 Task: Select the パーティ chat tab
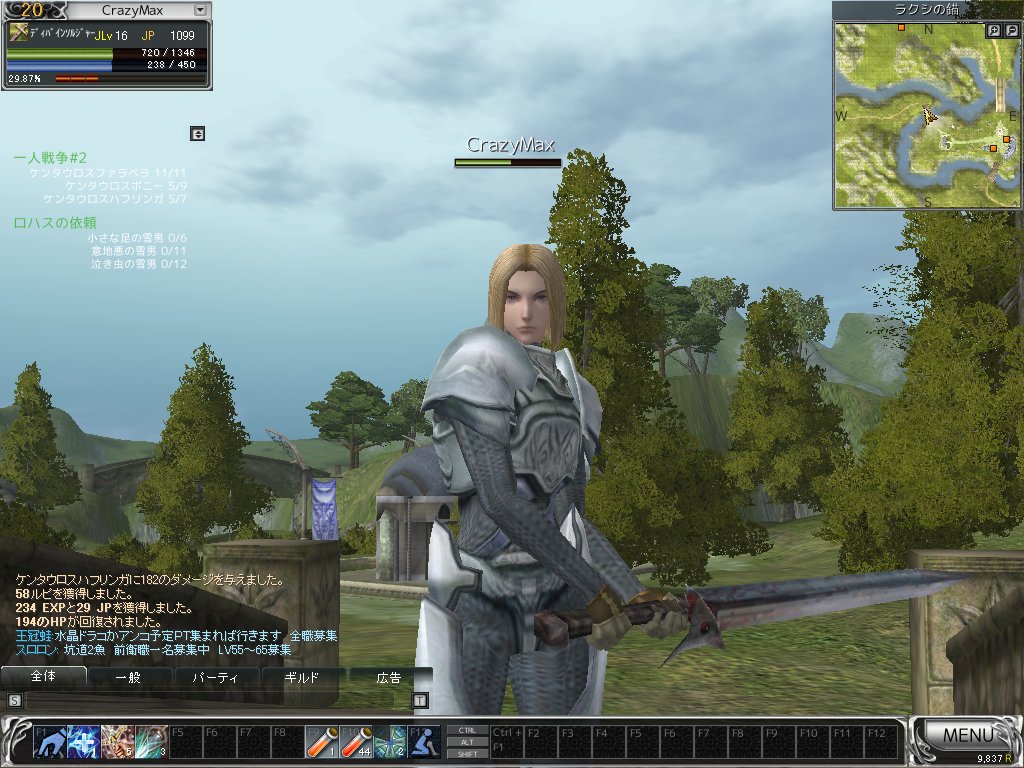tap(215, 677)
